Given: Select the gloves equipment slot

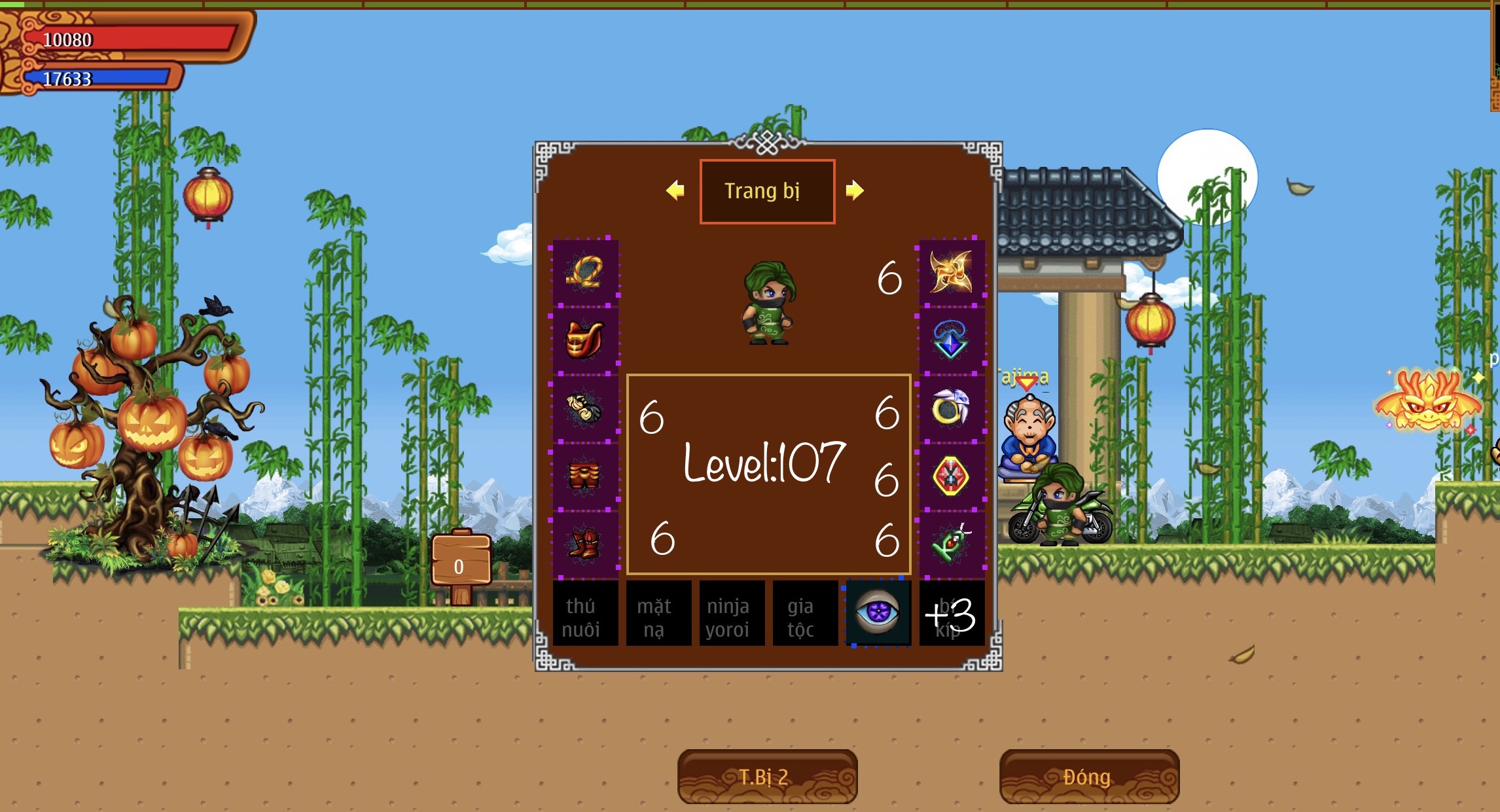Looking at the screenshot, I should tap(585, 408).
